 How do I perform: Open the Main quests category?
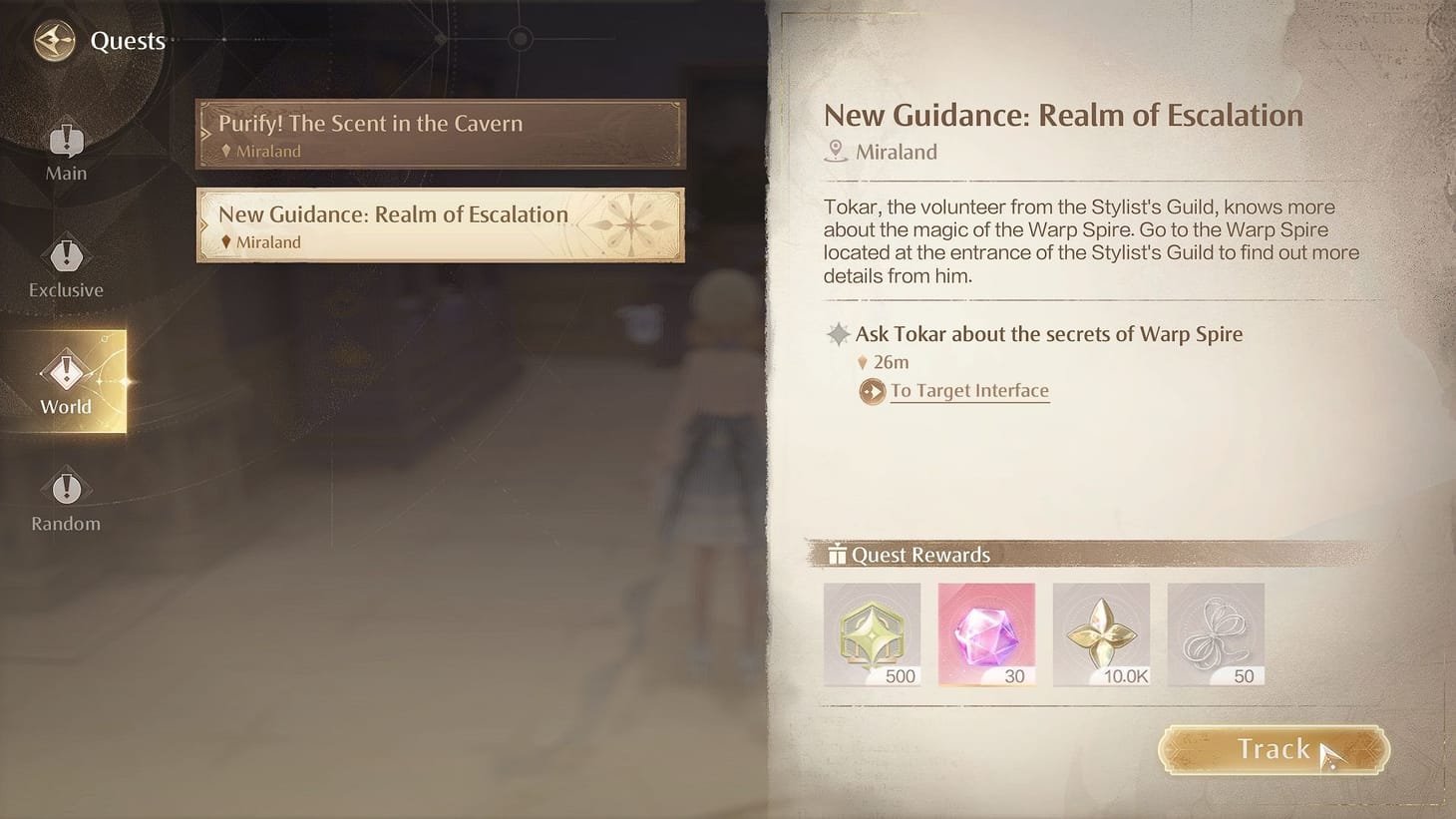(x=65, y=148)
